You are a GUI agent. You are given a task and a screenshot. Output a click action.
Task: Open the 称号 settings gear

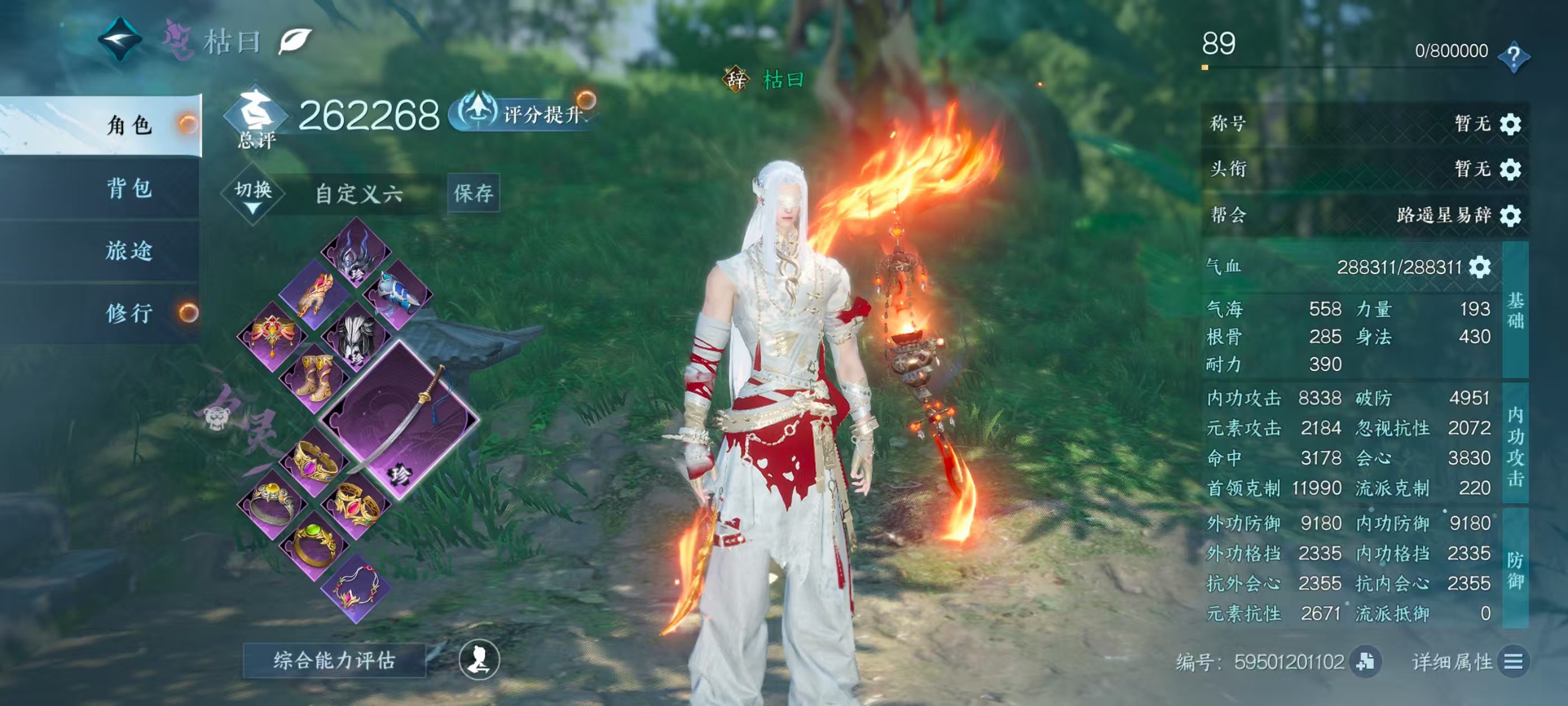[x=1510, y=124]
